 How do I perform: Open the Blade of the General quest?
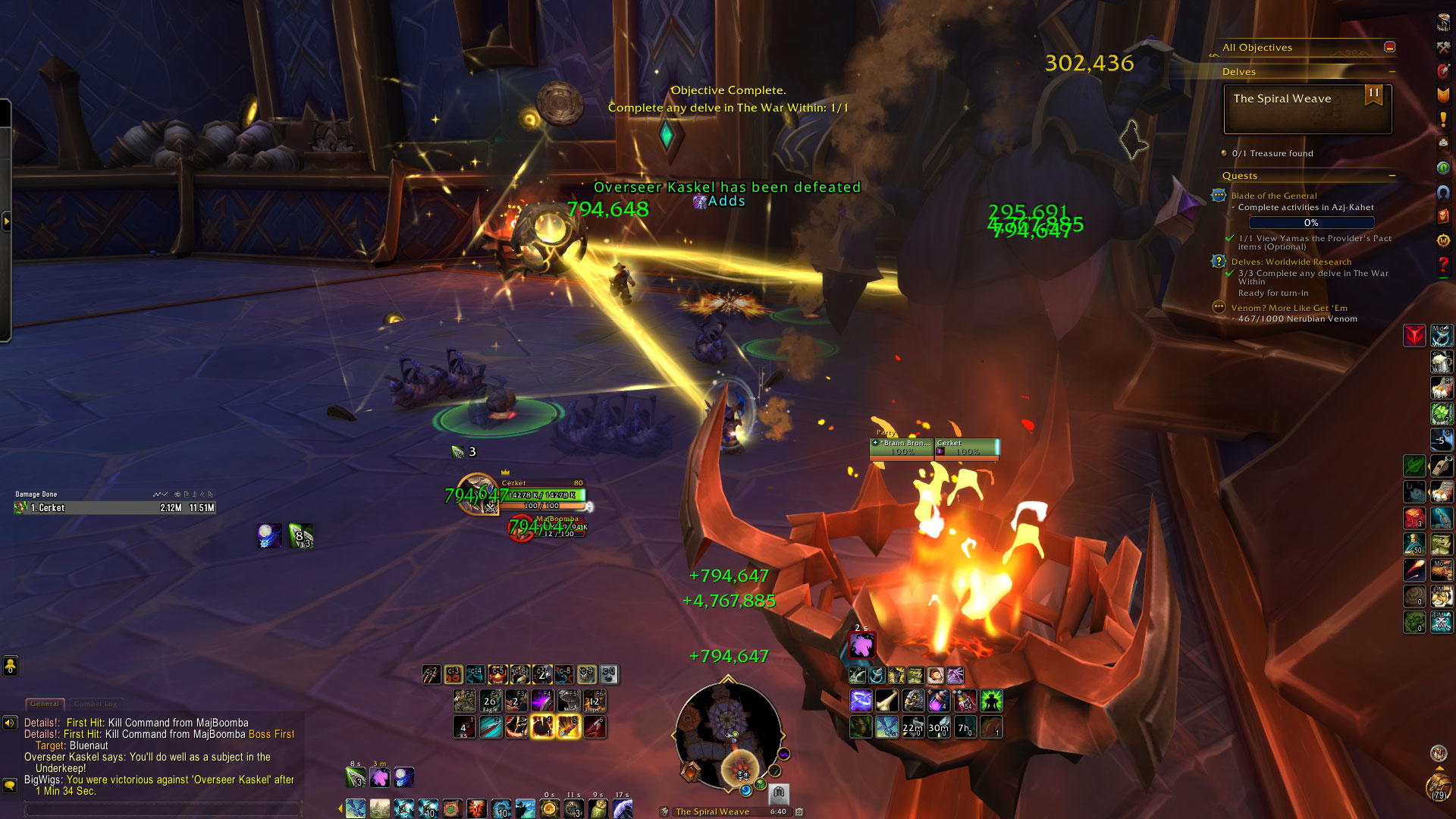point(1273,196)
